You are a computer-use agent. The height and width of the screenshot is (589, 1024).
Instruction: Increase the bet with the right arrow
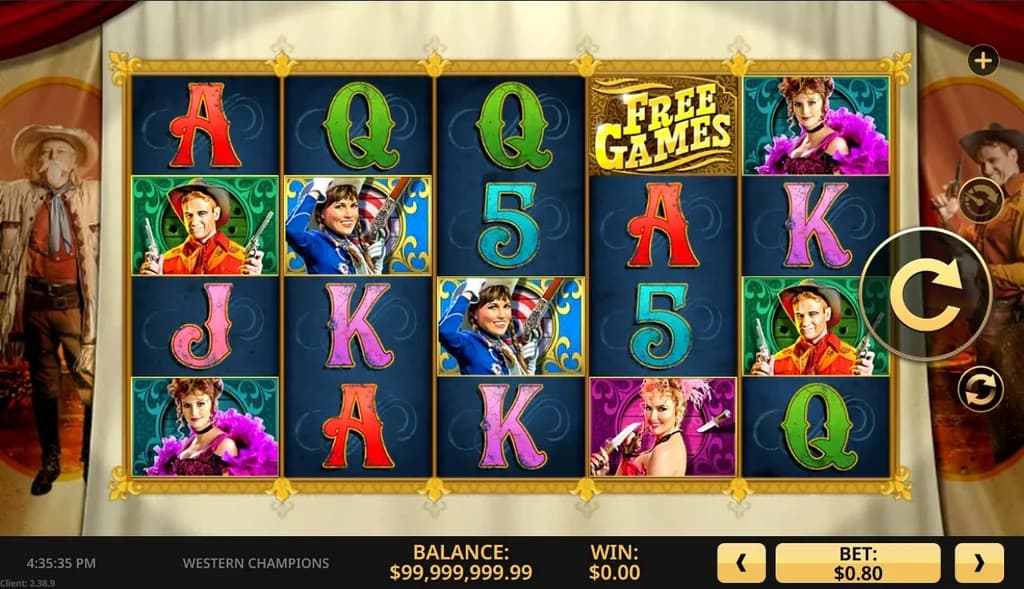pos(978,563)
